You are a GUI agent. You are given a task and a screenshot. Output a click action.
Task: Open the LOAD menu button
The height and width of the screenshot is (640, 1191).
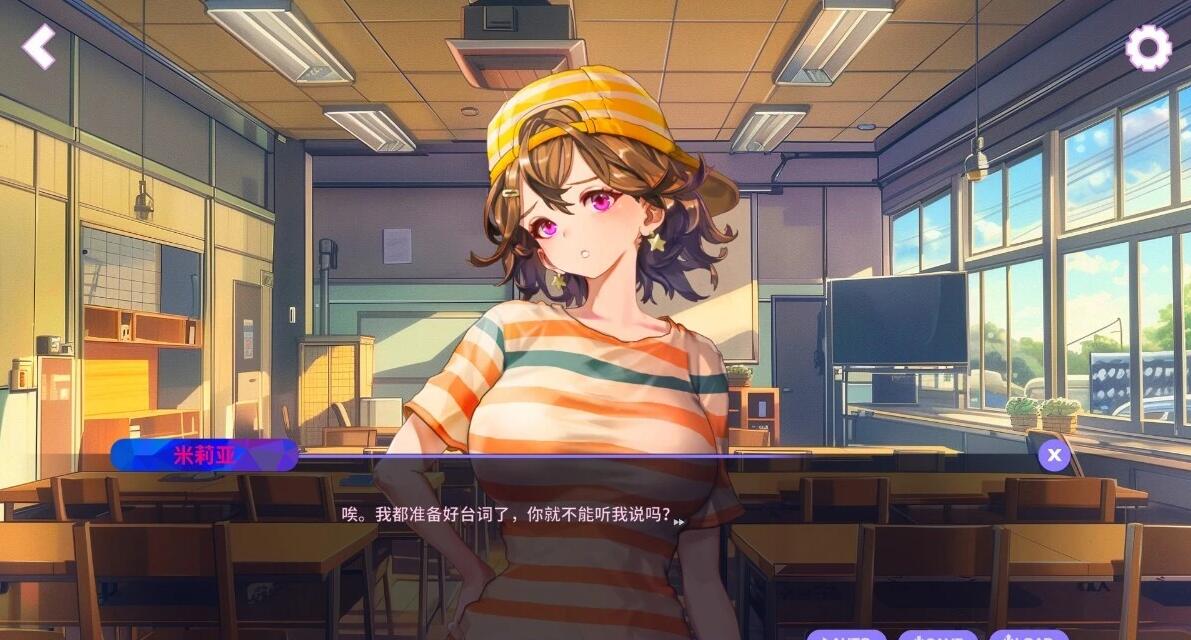coord(1028,635)
